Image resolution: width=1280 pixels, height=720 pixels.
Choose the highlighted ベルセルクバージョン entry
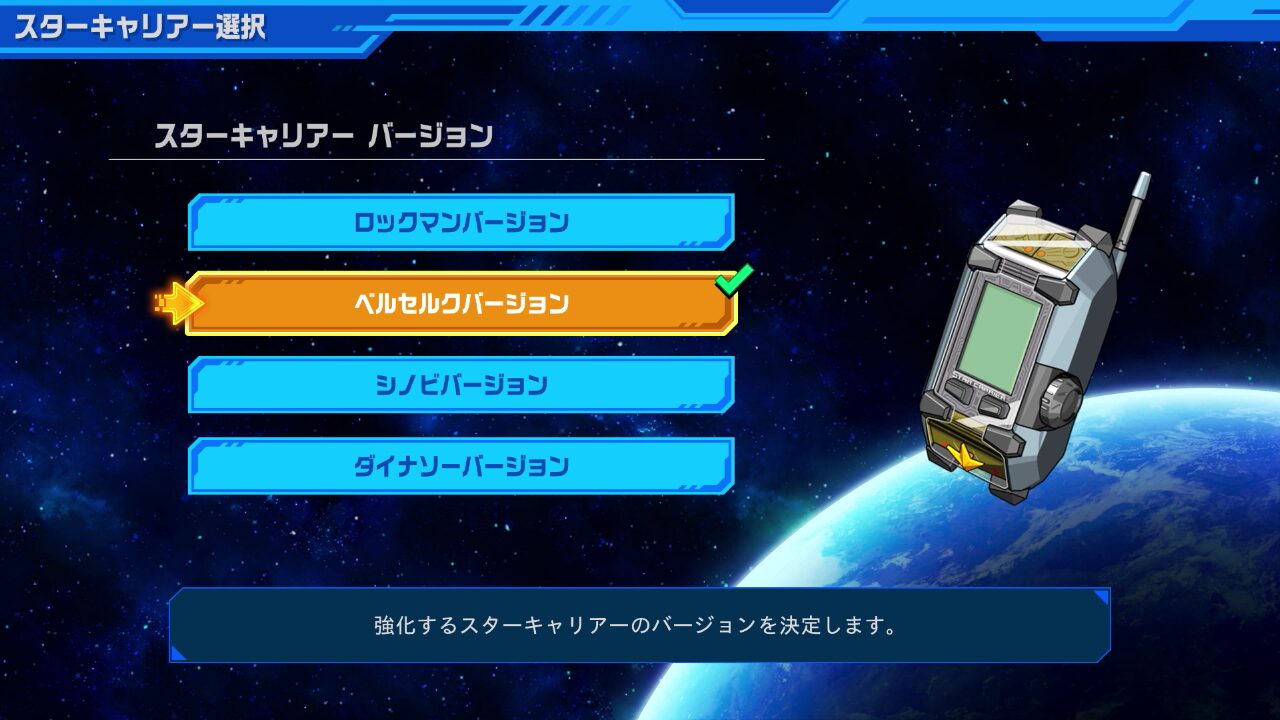461,303
